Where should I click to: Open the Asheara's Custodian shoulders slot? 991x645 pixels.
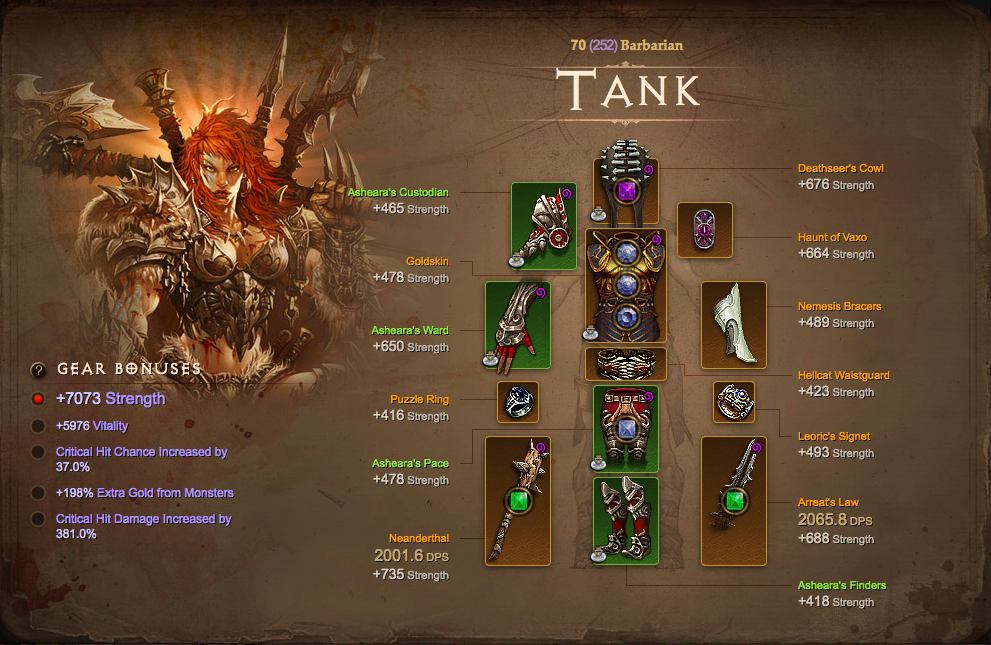tap(544, 226)
